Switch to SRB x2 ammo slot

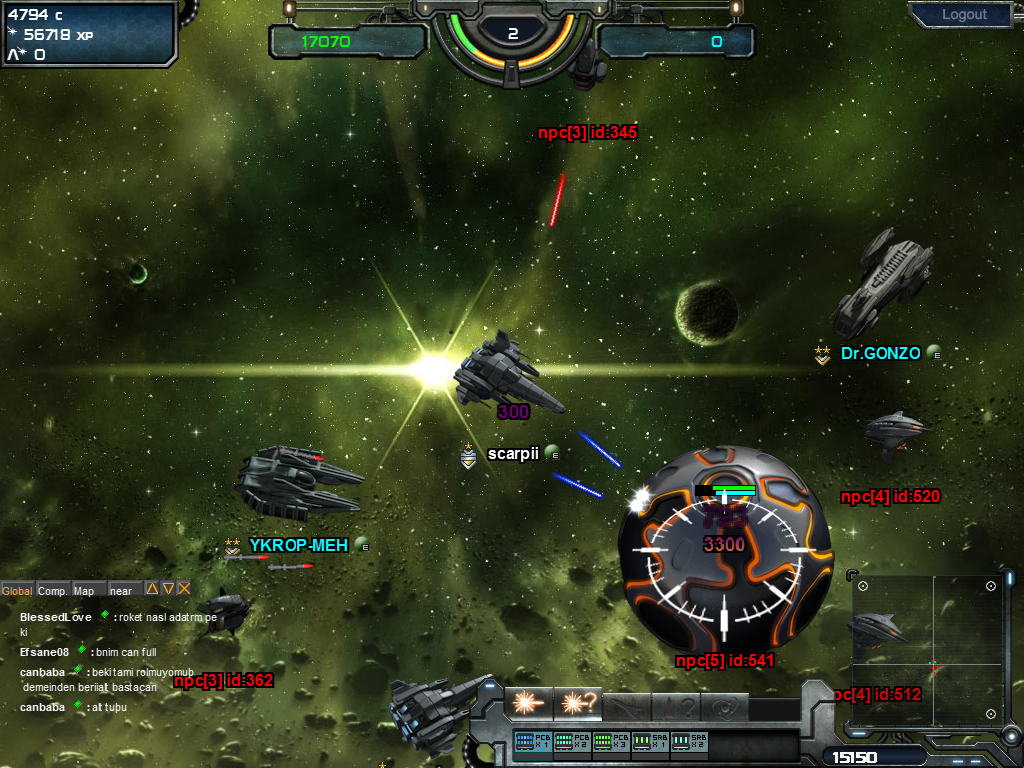[690, 743]
